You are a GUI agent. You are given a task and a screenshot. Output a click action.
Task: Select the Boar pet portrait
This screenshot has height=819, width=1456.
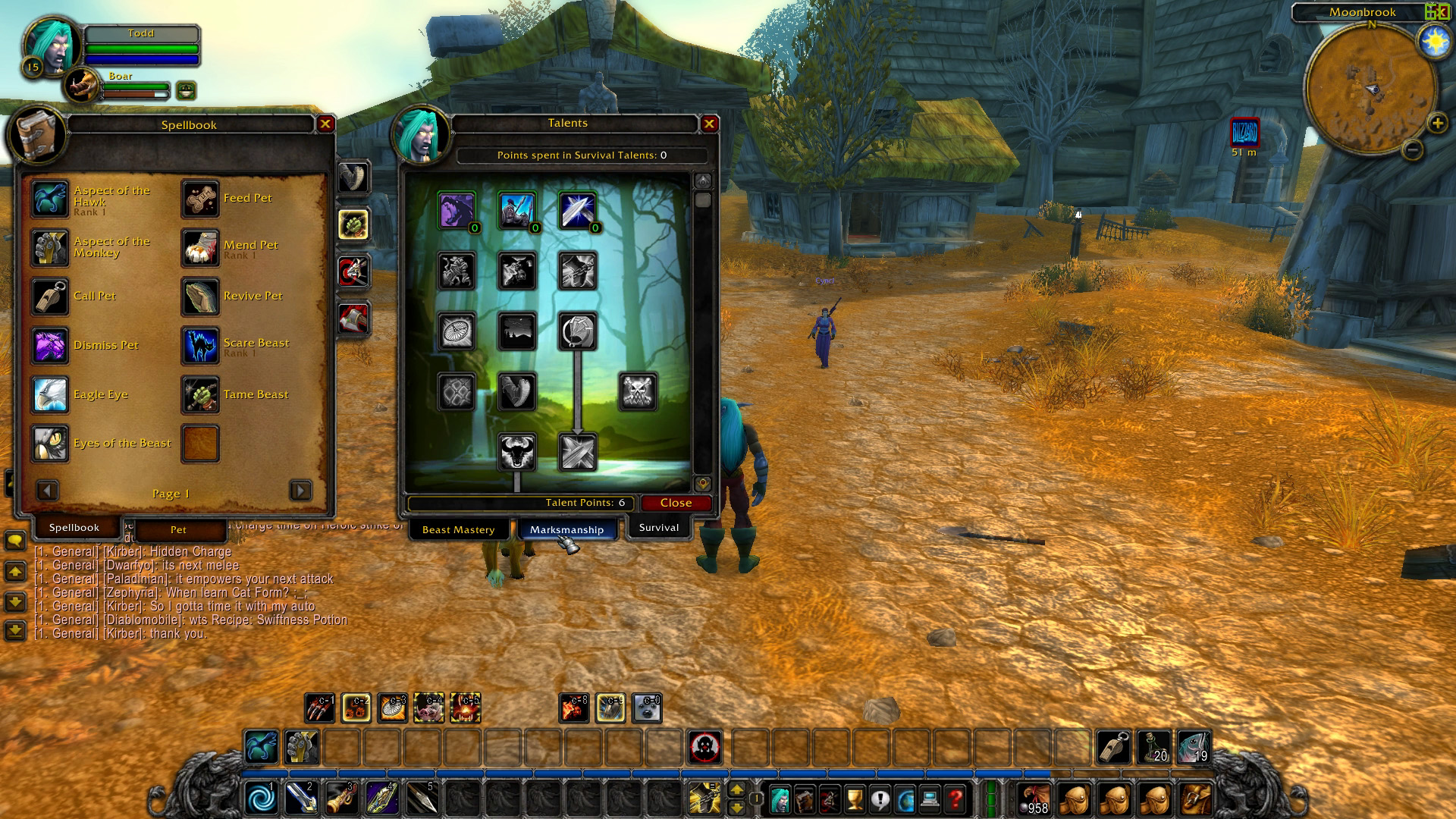[82, 86]
